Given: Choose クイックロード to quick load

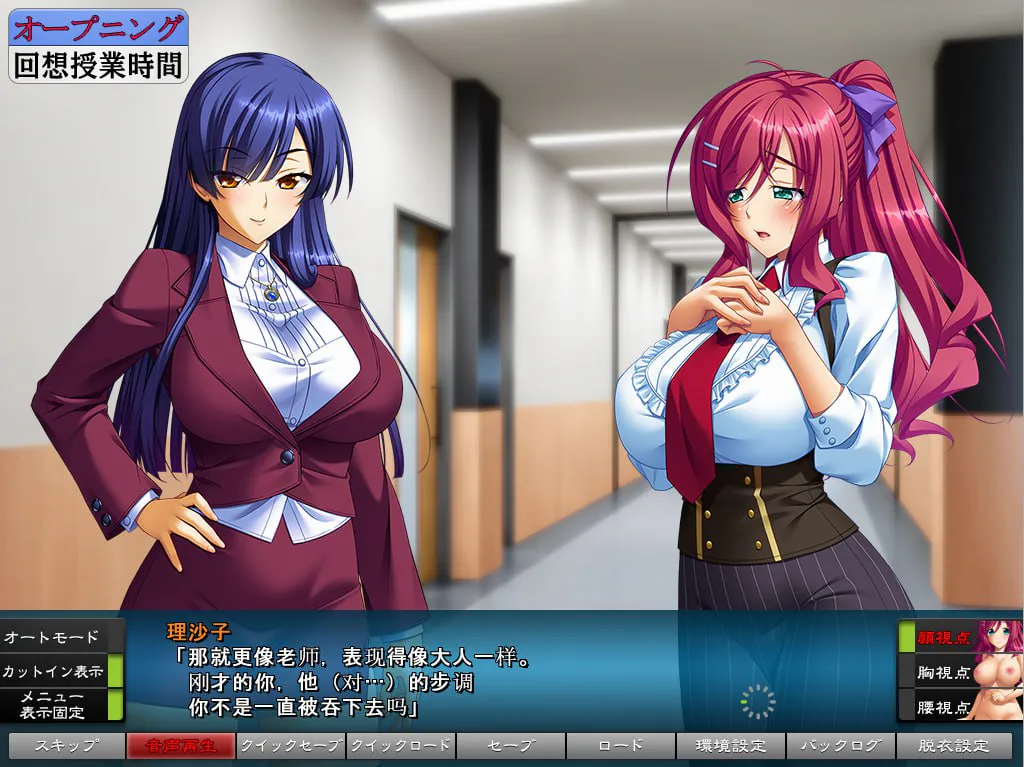Looking at the screenshot, I should (x=401, y=746).
